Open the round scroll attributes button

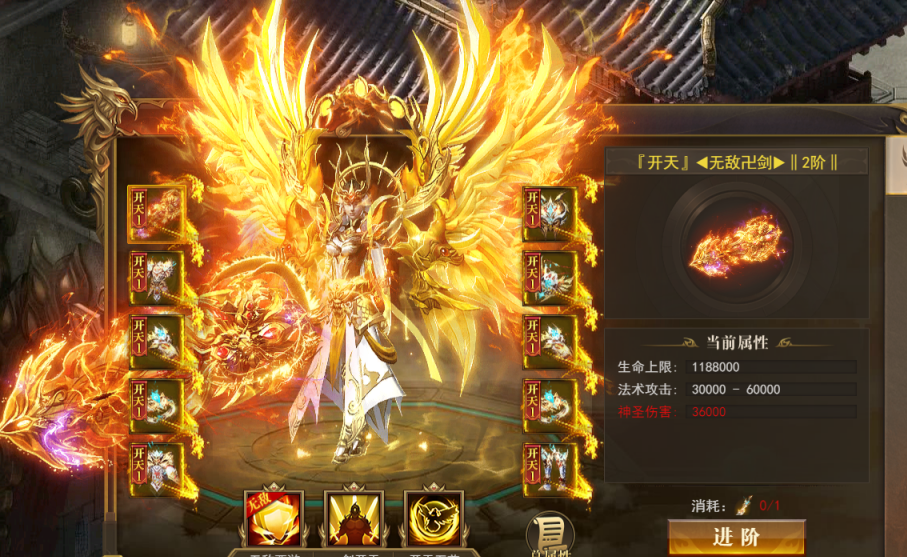coord(549,534)
